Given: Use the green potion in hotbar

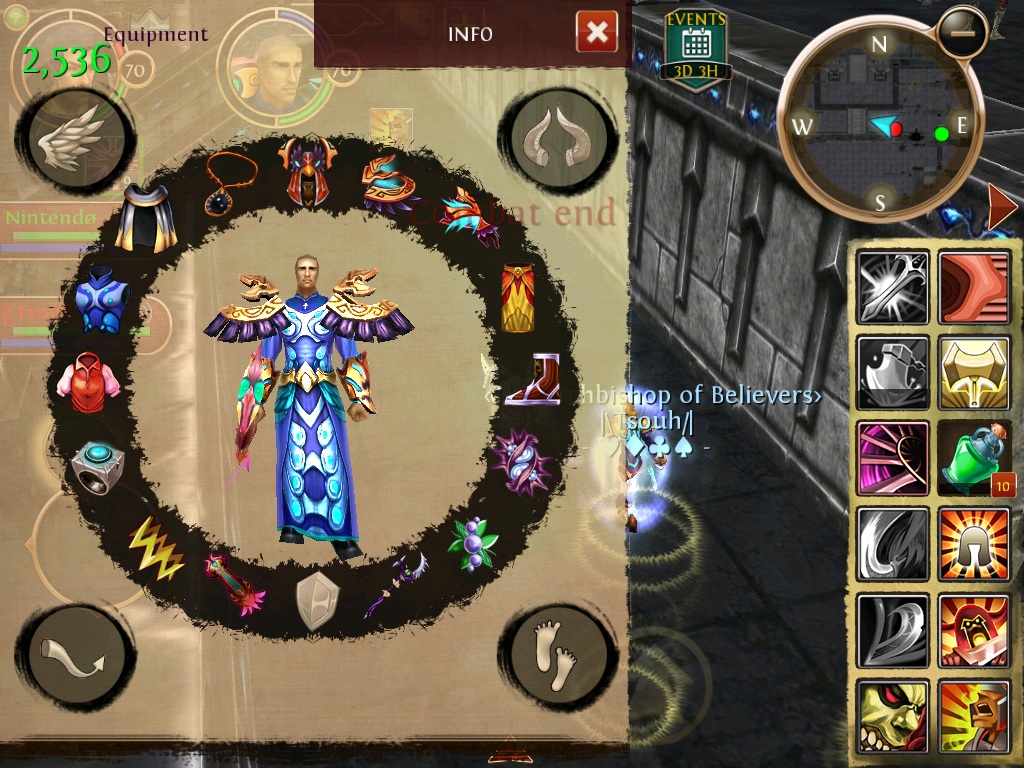Looking at the screenshot, I should (974, 459).
